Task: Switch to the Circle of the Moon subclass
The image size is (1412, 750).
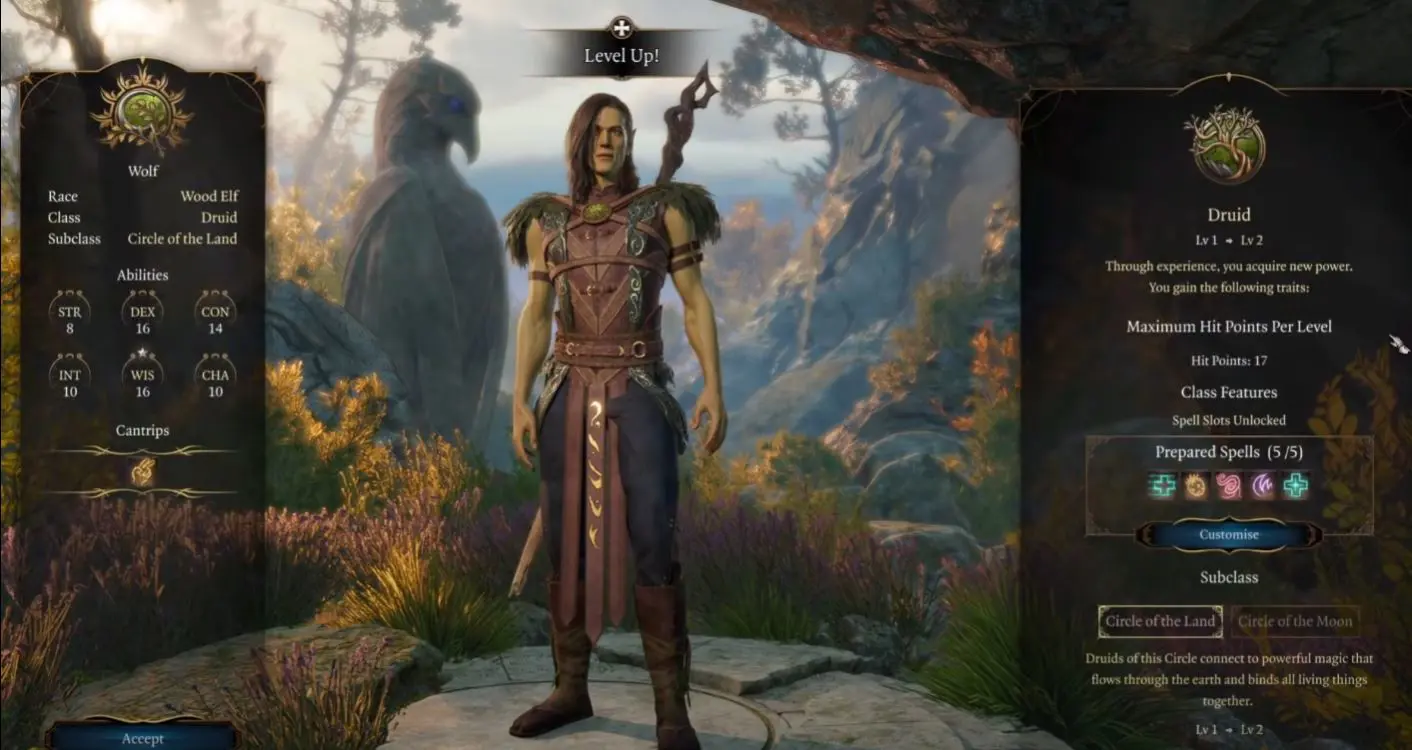Action: (x=1297, y=621)
